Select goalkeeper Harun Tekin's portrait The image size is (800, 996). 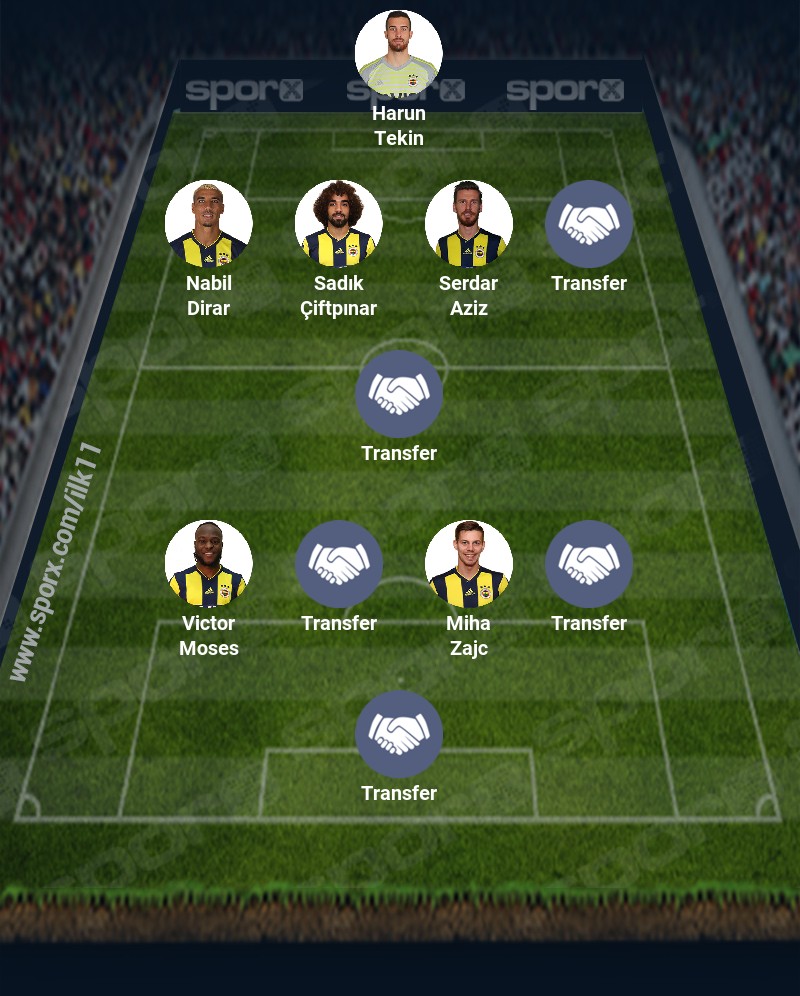(x=399, y=54)
